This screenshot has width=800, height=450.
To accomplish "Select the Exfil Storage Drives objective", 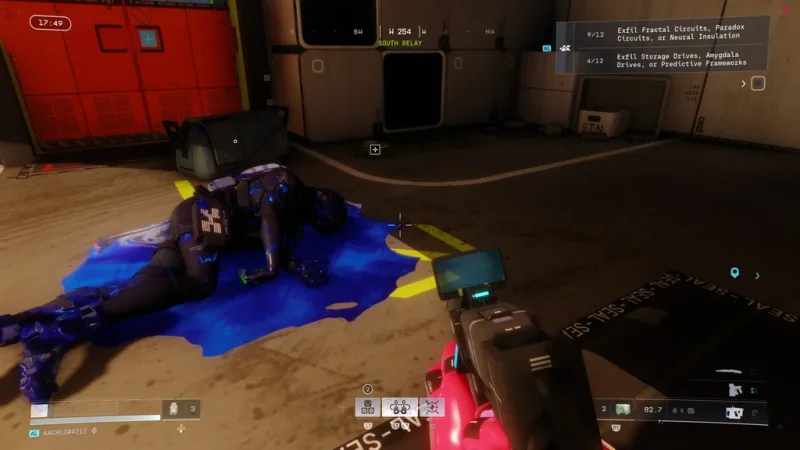I will (678, 62).
